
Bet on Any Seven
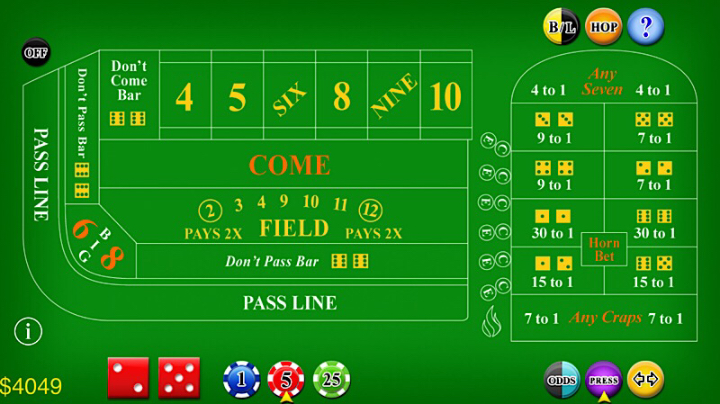[x=604, y=82]
